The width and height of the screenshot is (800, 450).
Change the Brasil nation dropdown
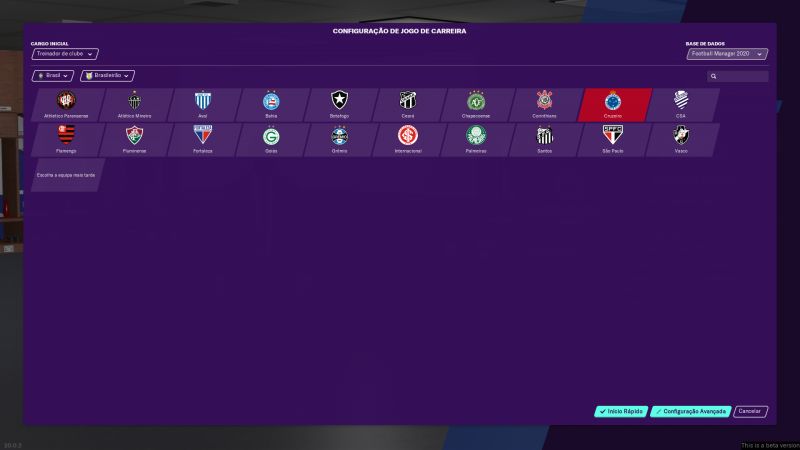click(53, 75)
